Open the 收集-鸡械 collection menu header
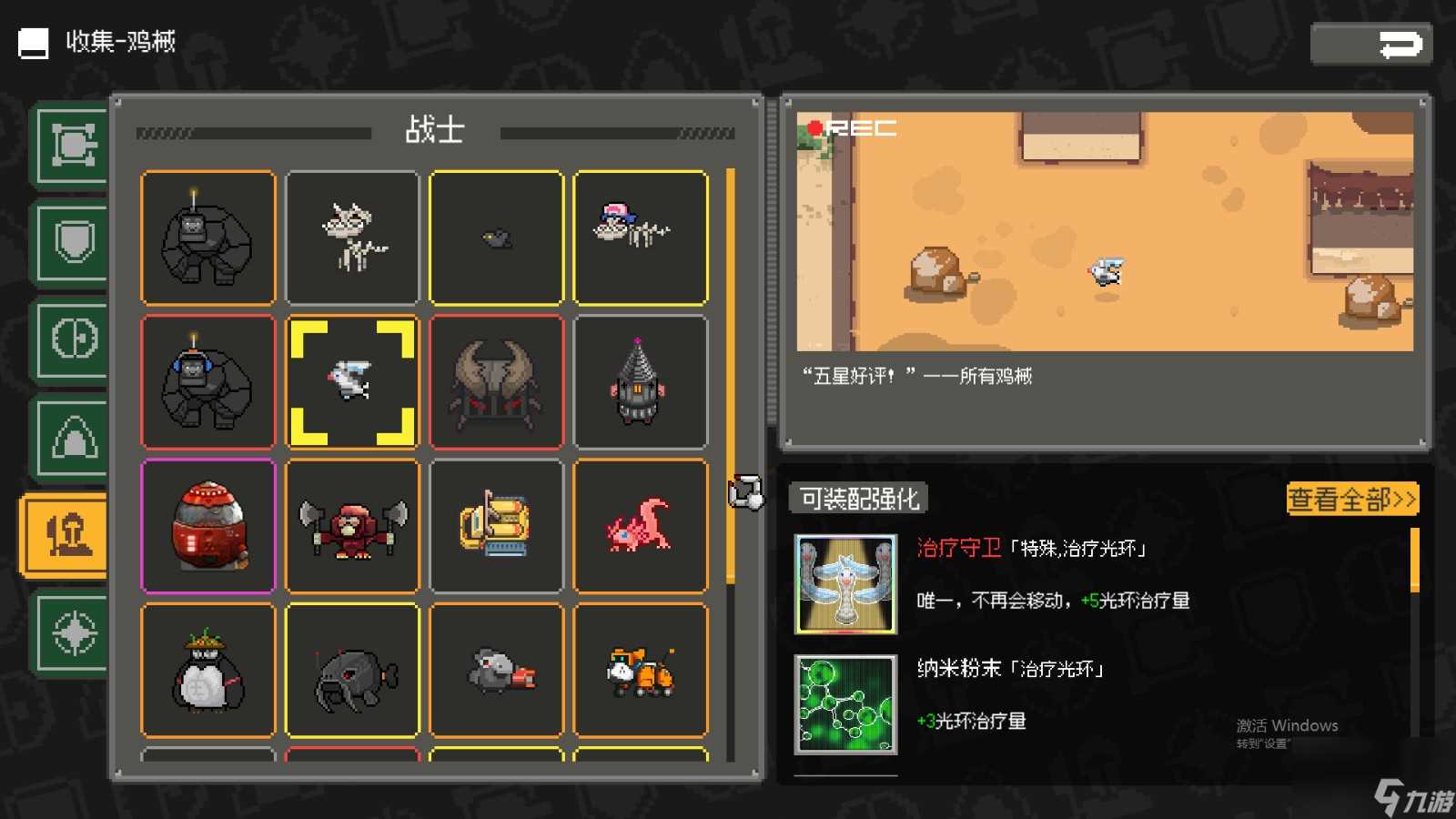 pos(118,42)
